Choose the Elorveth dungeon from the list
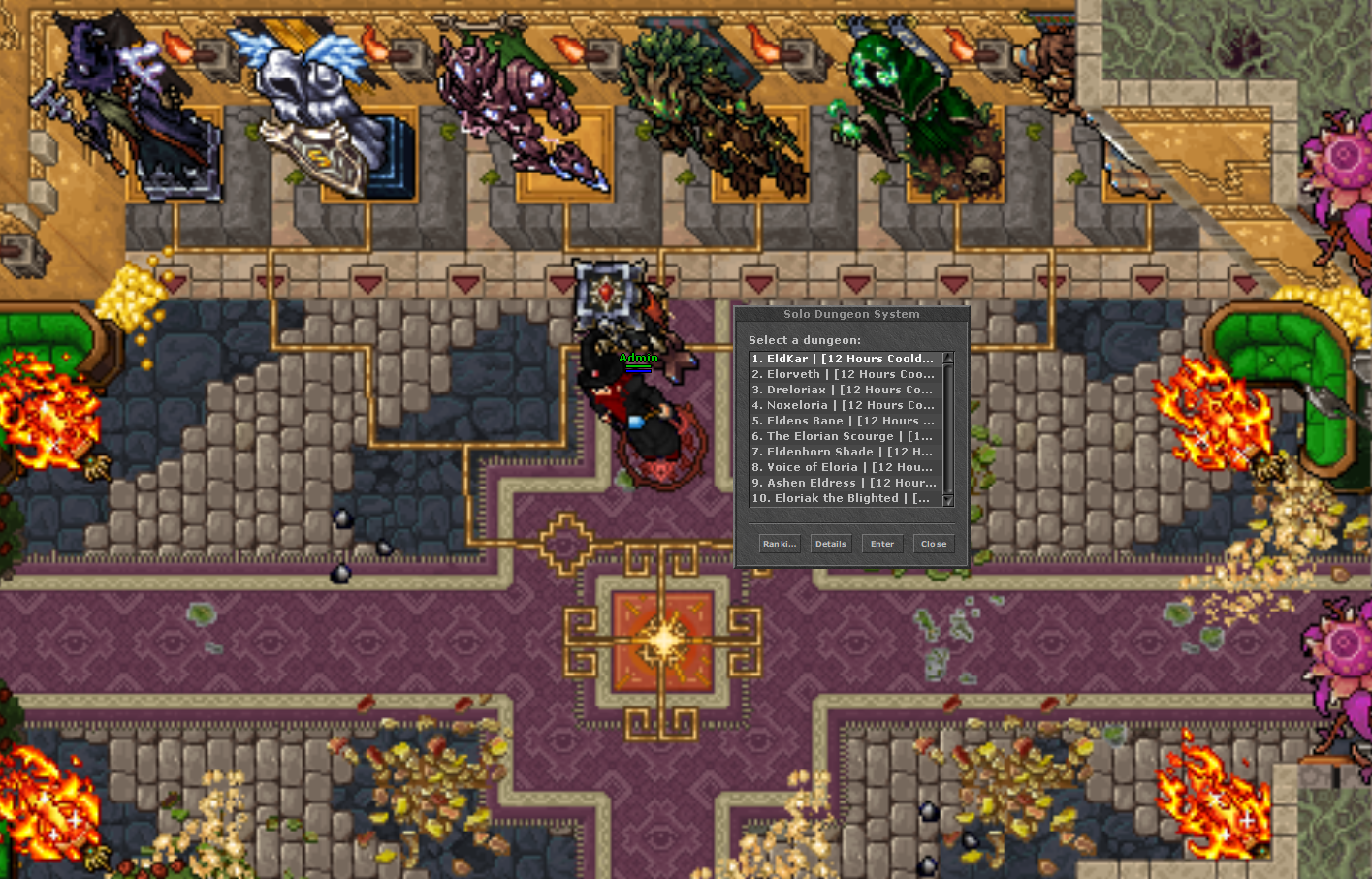The height and width of the screenshot is (879, 1372). point(843,374)
